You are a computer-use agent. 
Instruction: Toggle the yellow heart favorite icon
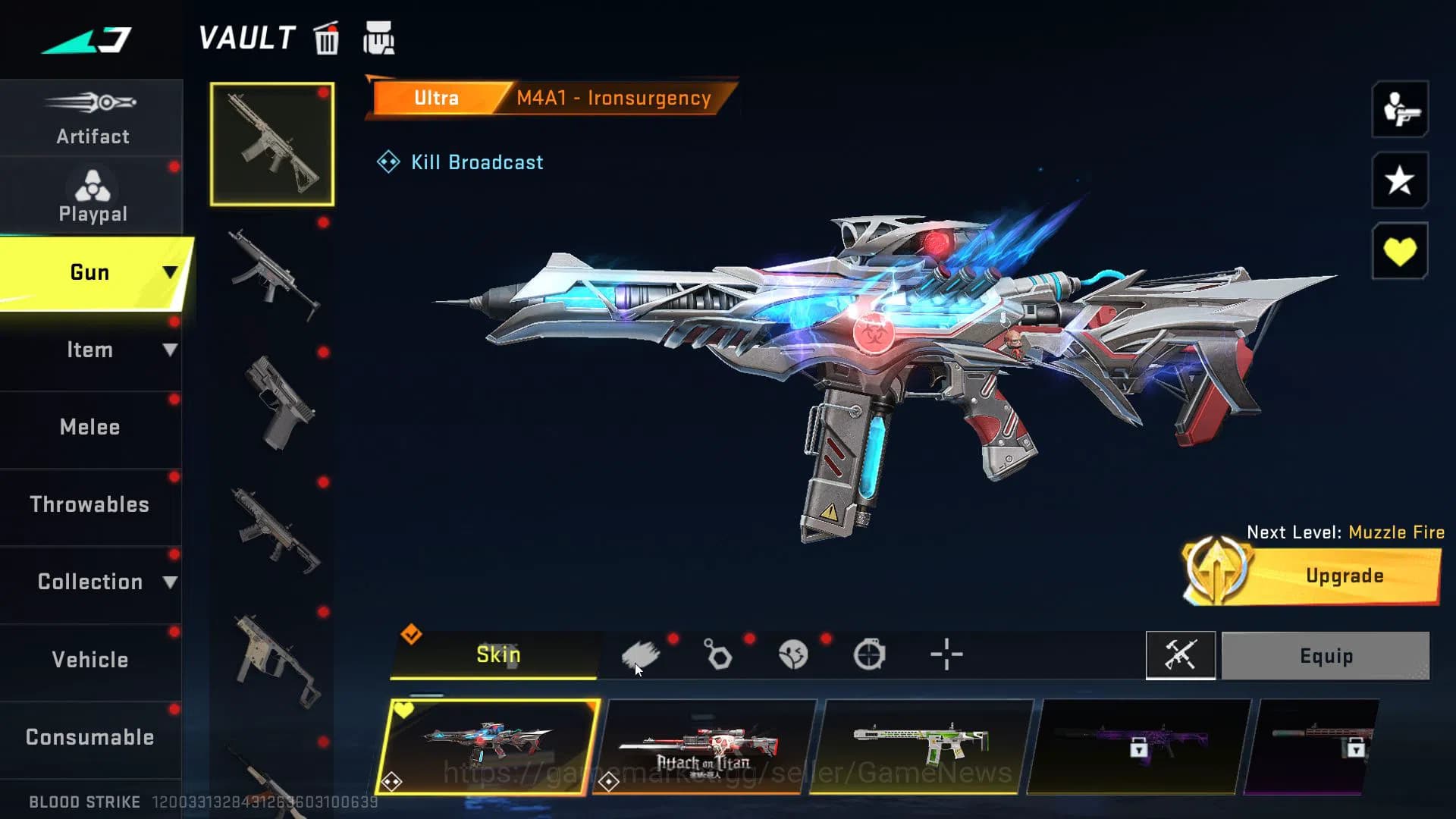(x=1399, y=251)
